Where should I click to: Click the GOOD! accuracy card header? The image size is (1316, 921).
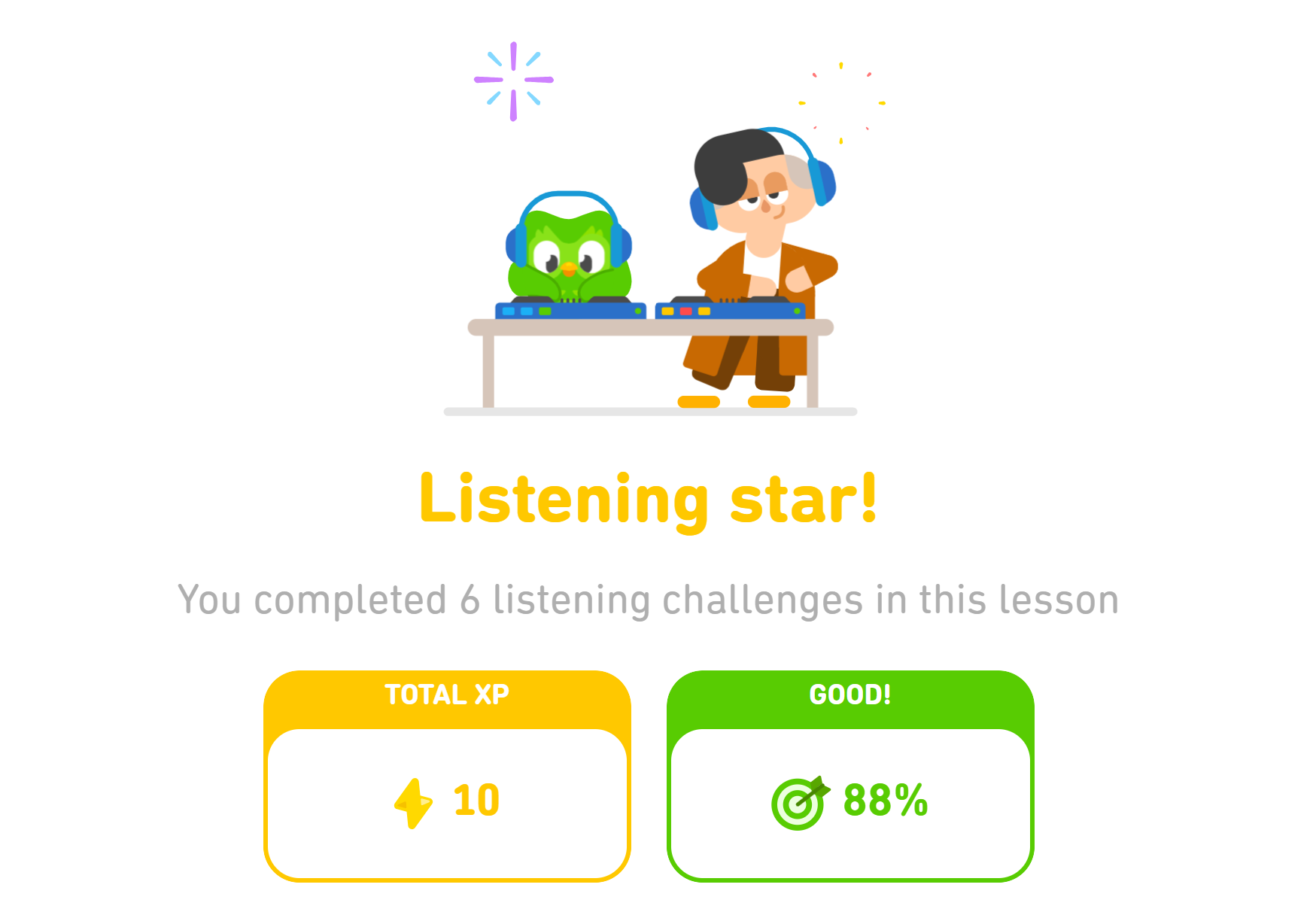(x=850, y=695)
